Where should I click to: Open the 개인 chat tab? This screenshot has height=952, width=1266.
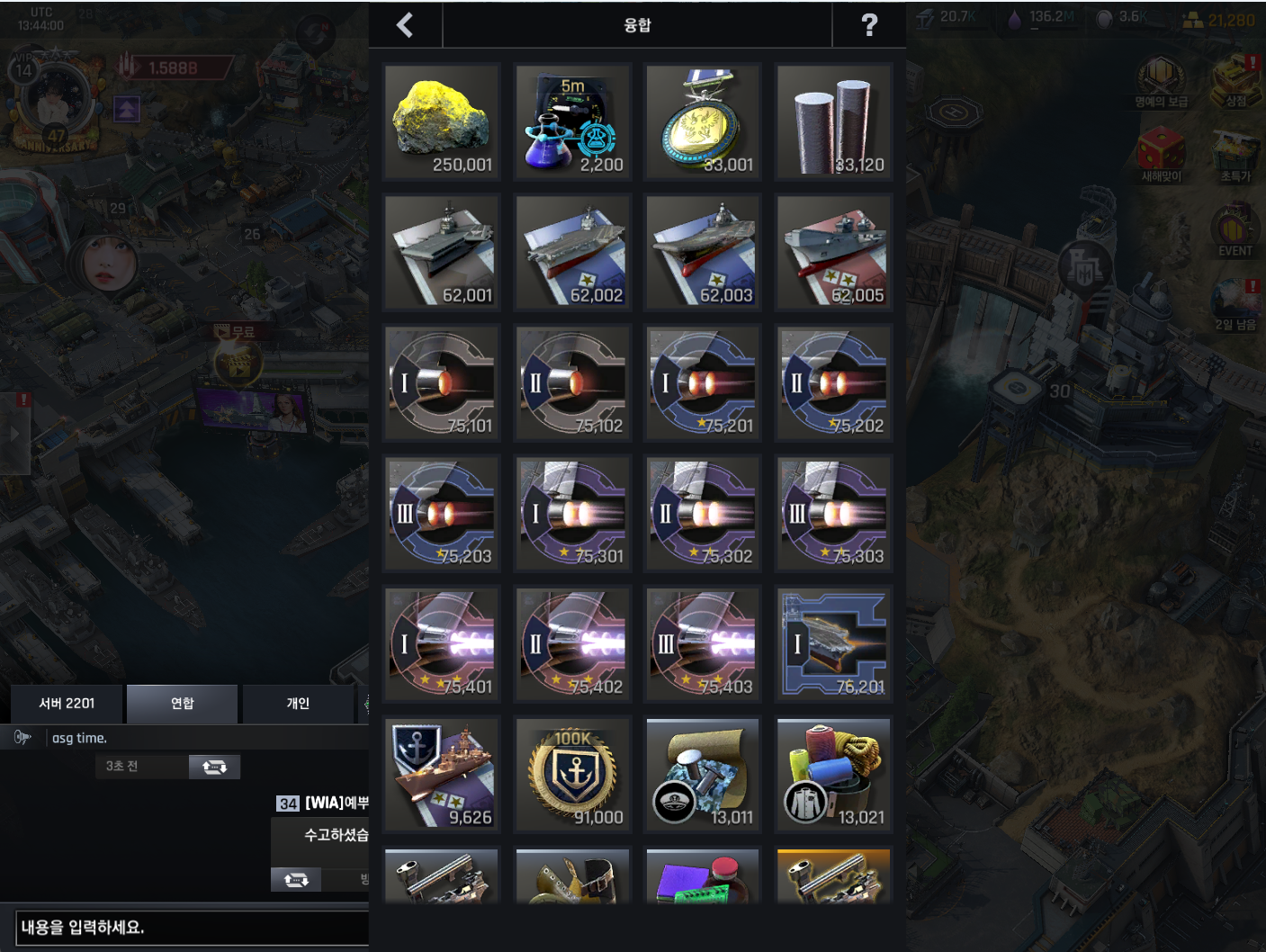[298, 704]
